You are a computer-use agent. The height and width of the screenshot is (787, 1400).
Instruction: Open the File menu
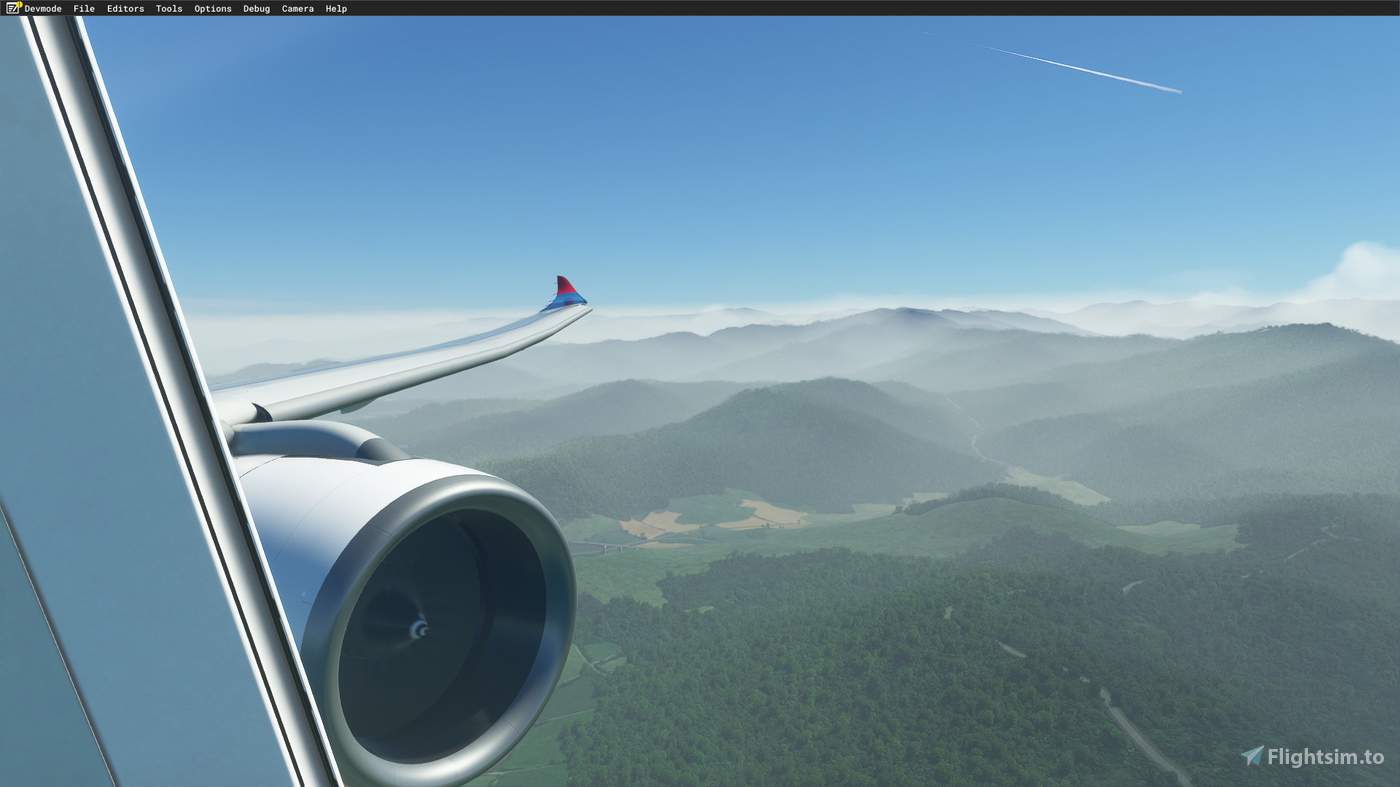(83, 8)
